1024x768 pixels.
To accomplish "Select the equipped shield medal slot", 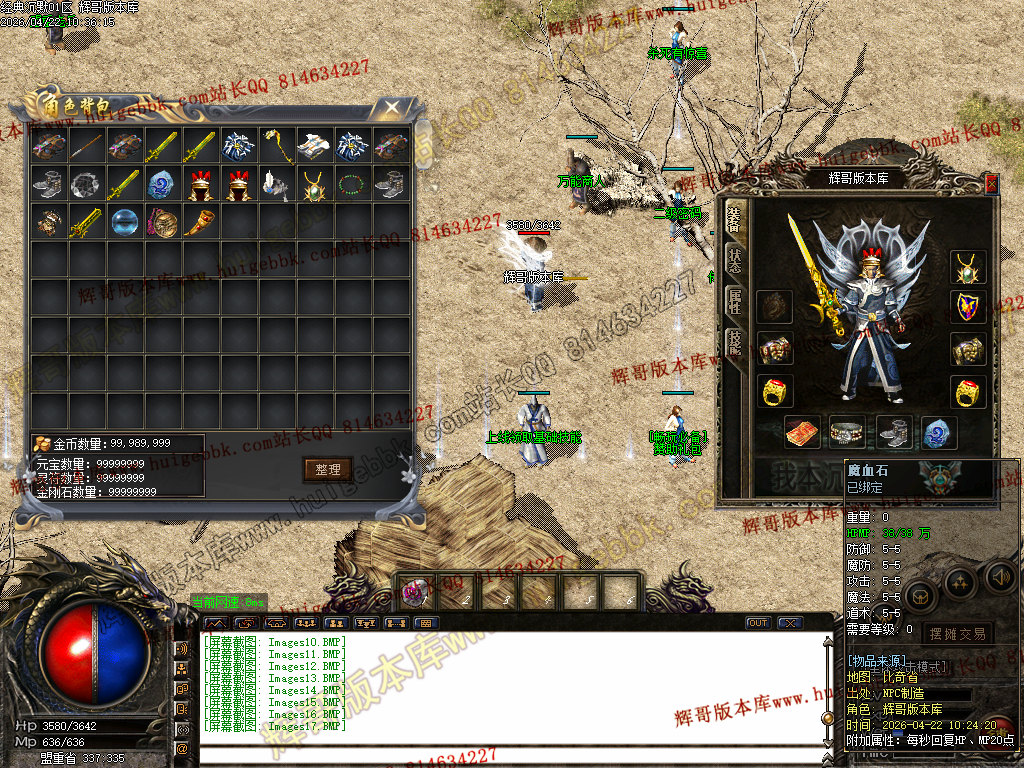I will [x=967, y=307].
